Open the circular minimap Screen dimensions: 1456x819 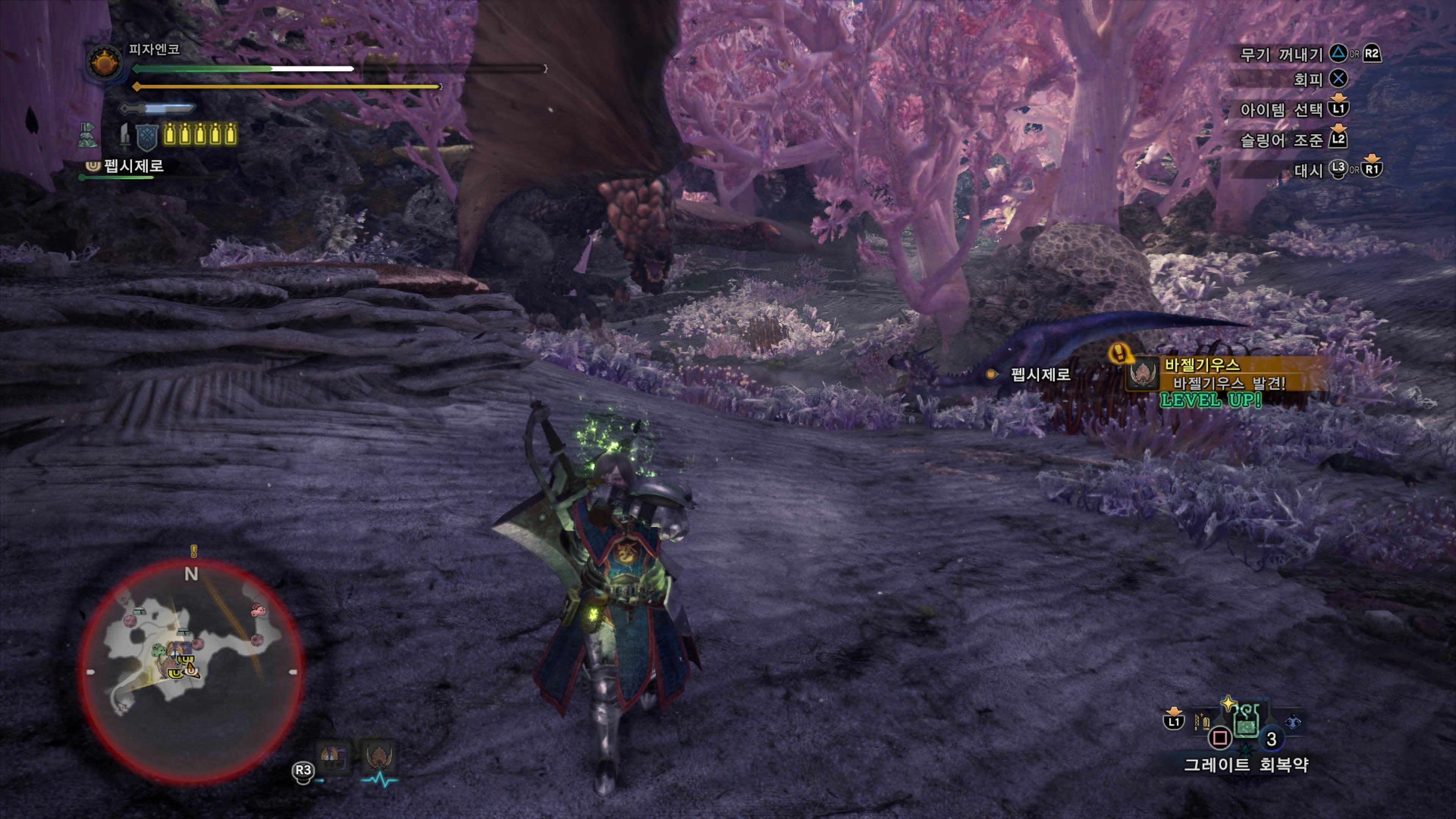pyautogui.click(x=191, y=671)
